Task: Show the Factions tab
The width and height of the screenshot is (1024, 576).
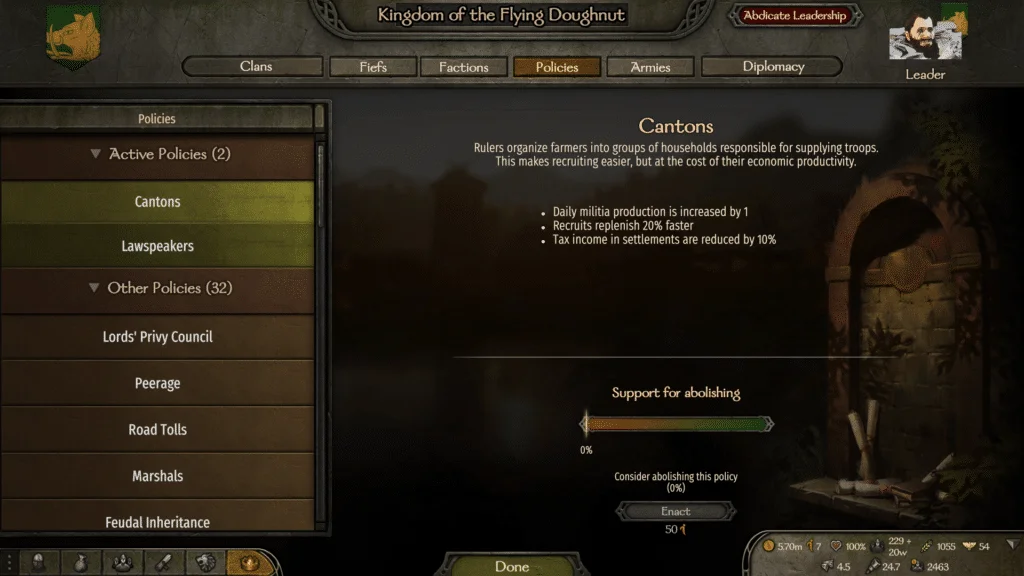Action: pyautogui.click(x=463, y=67)
